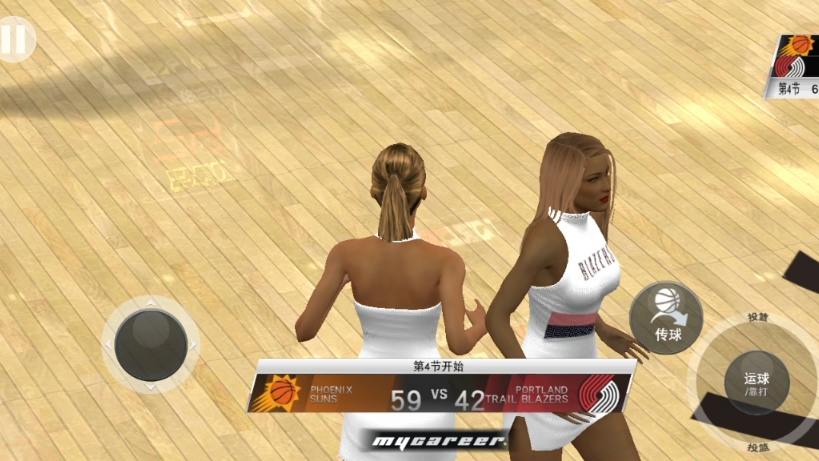The image size is (819, 461).
Task: Click the virtual movement joystick
Action: coord(150,344)
